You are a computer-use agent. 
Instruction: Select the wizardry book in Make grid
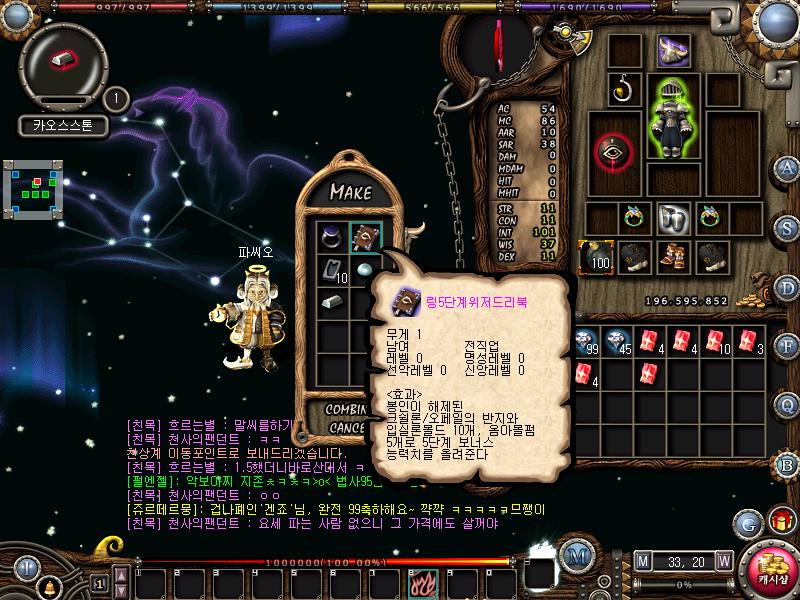point(365,237)
